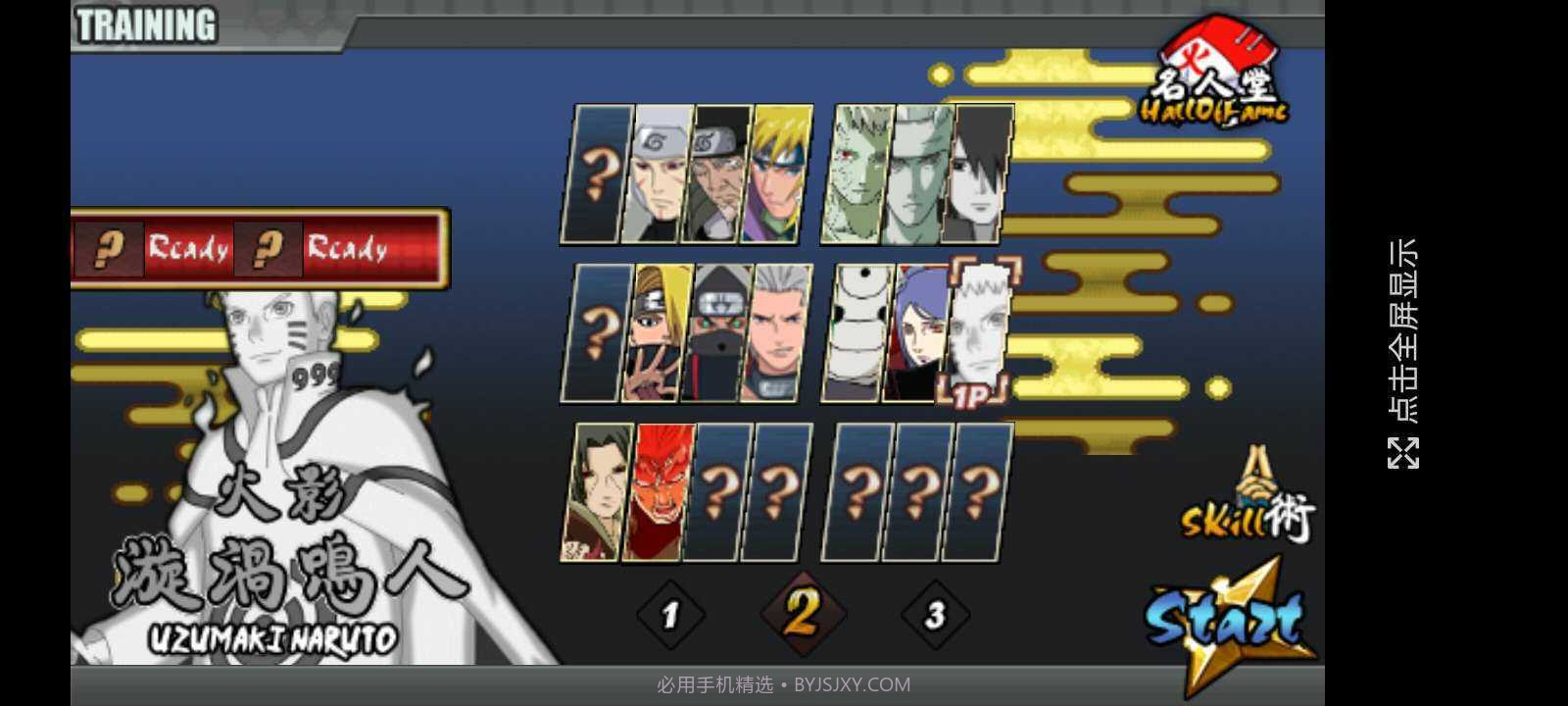
Task: Select Minato's portrait in the top row
Action: coord(779,172)
